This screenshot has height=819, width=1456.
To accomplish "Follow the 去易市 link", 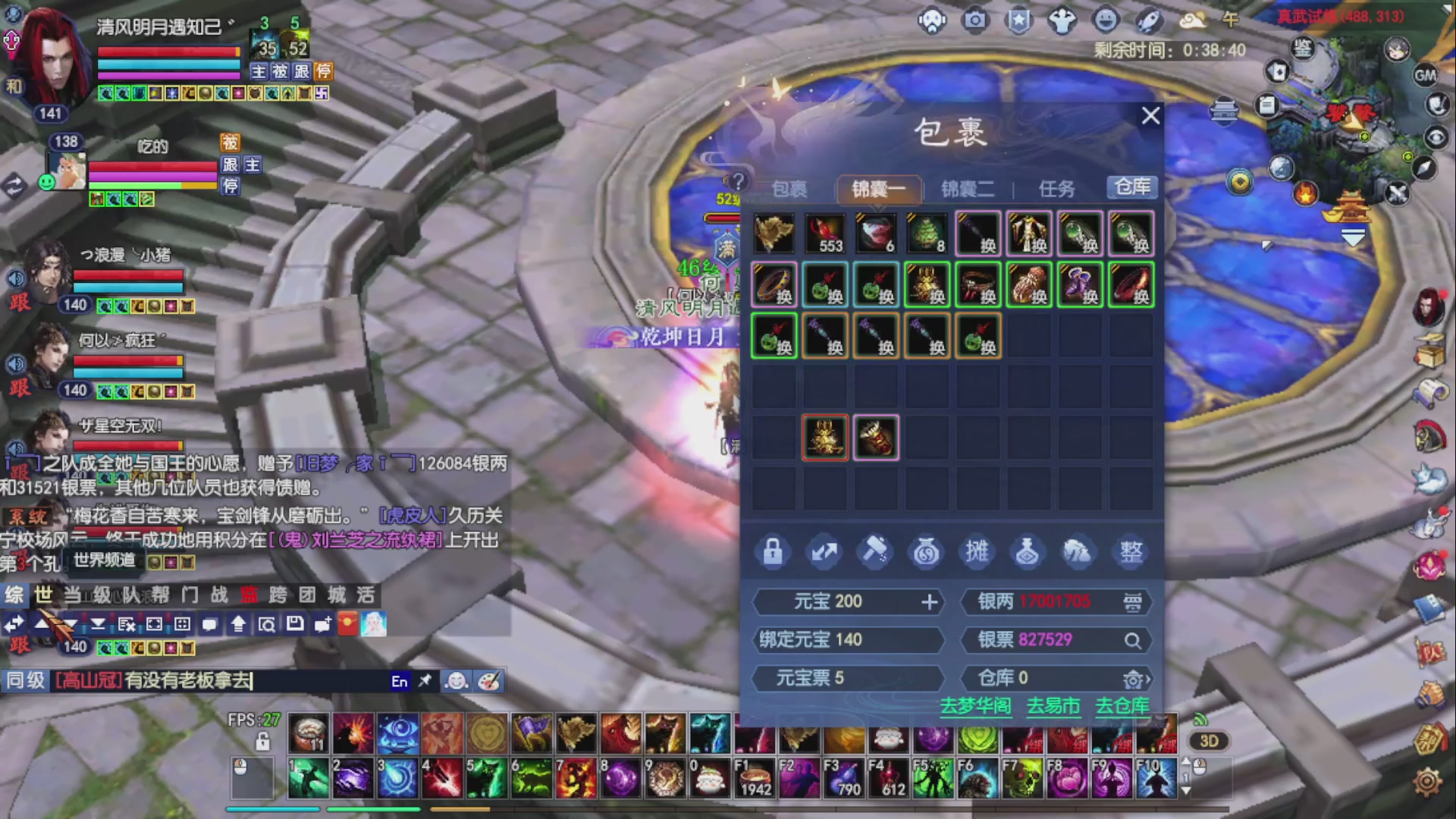I will pyautogui.click(x=1053, y=706).
